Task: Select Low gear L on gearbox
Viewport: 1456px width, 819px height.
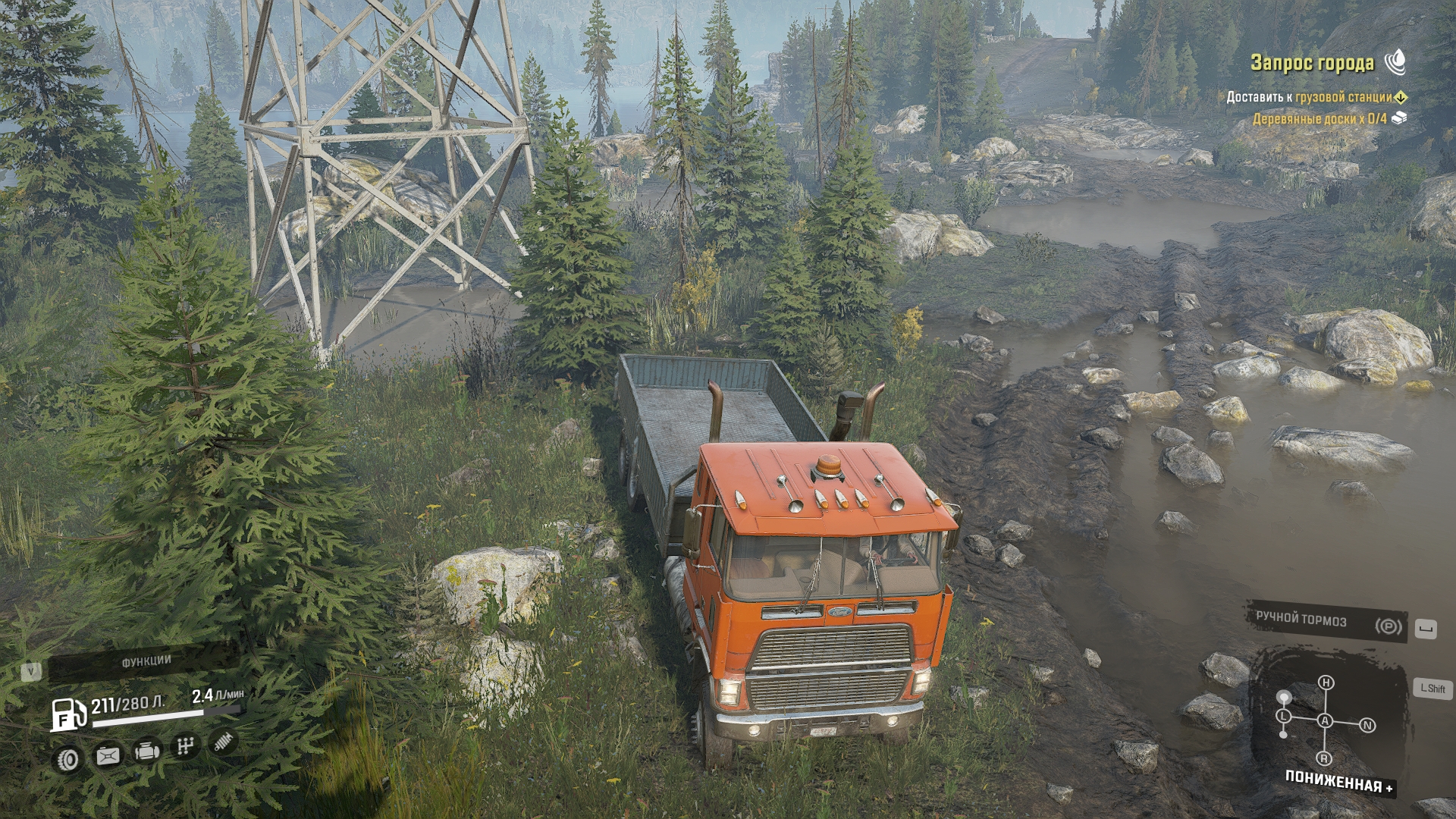Action: click(1283, 716)
